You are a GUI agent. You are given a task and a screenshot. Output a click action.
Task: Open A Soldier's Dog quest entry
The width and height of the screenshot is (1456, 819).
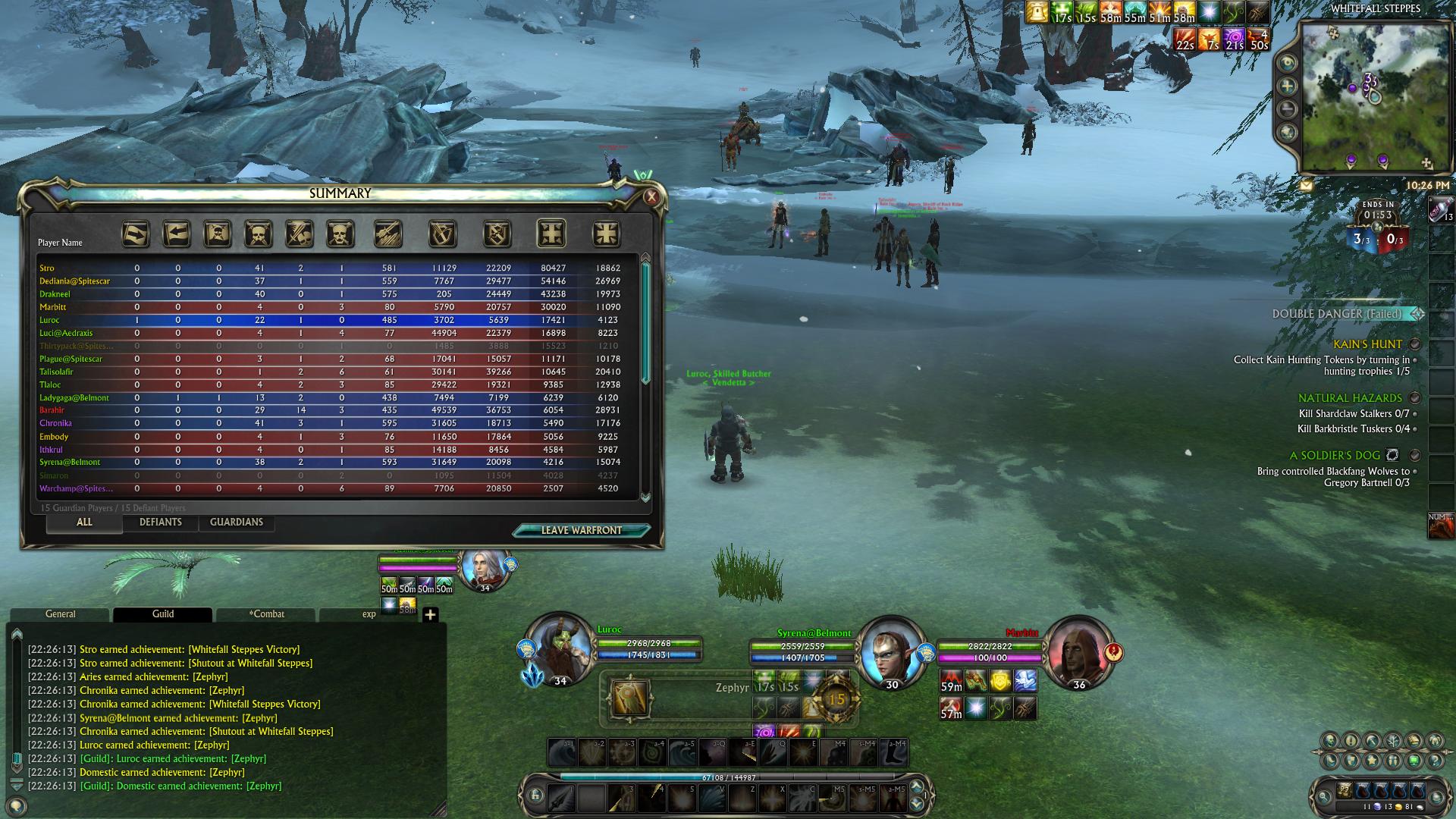point(1334,456)
